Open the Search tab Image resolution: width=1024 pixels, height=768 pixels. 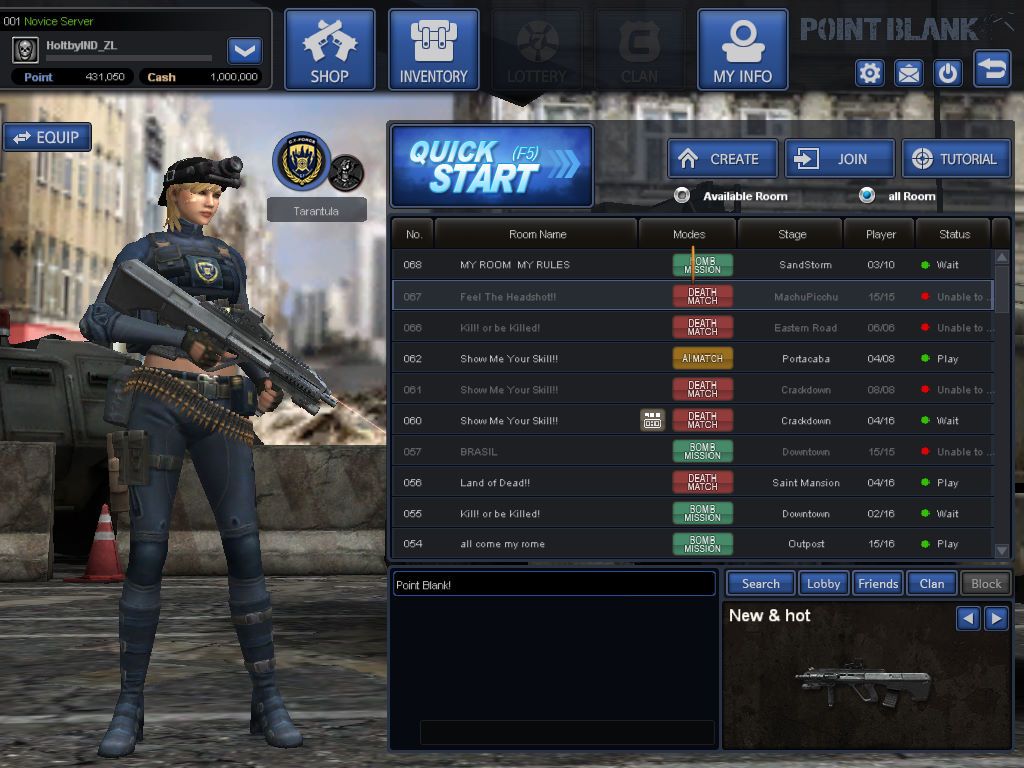[760, 583]
